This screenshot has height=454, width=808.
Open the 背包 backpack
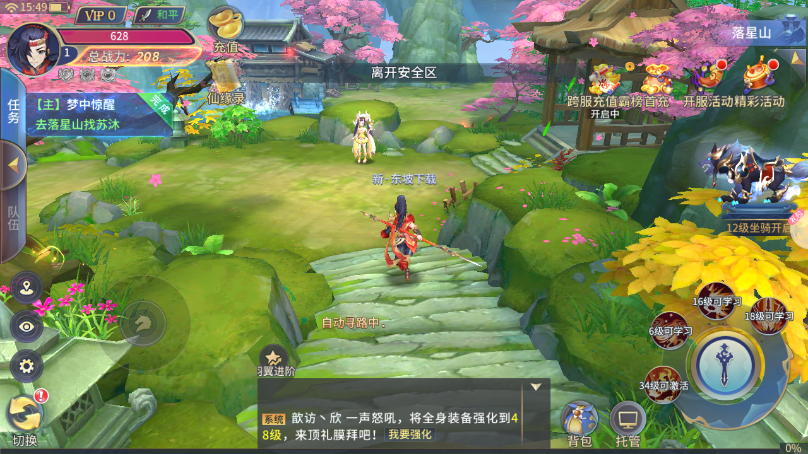579,424
